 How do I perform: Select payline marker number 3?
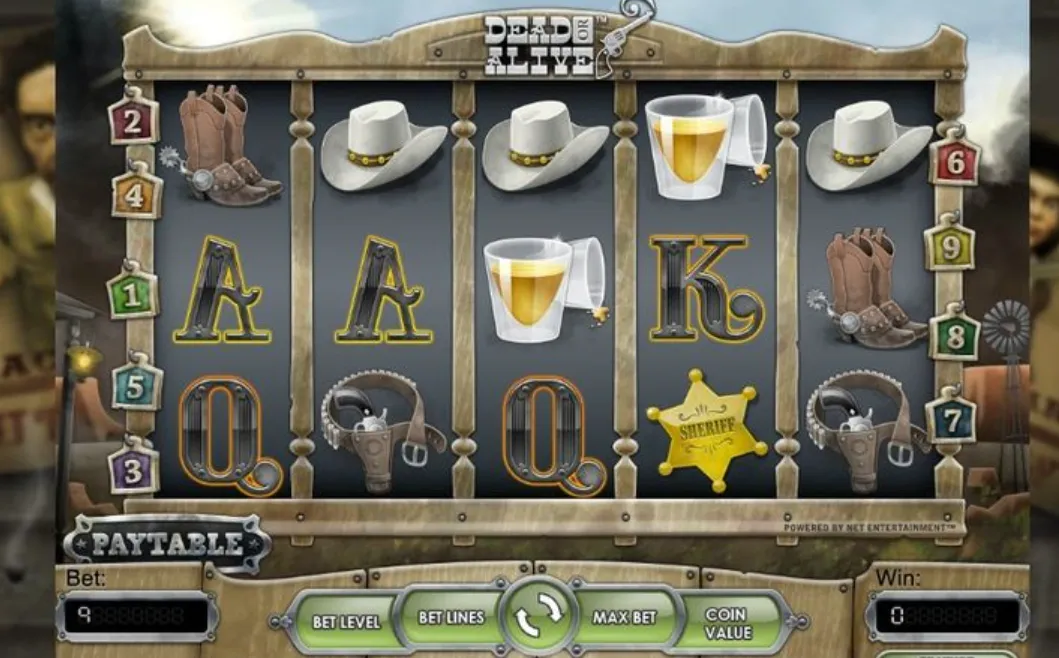click(134, 469)
